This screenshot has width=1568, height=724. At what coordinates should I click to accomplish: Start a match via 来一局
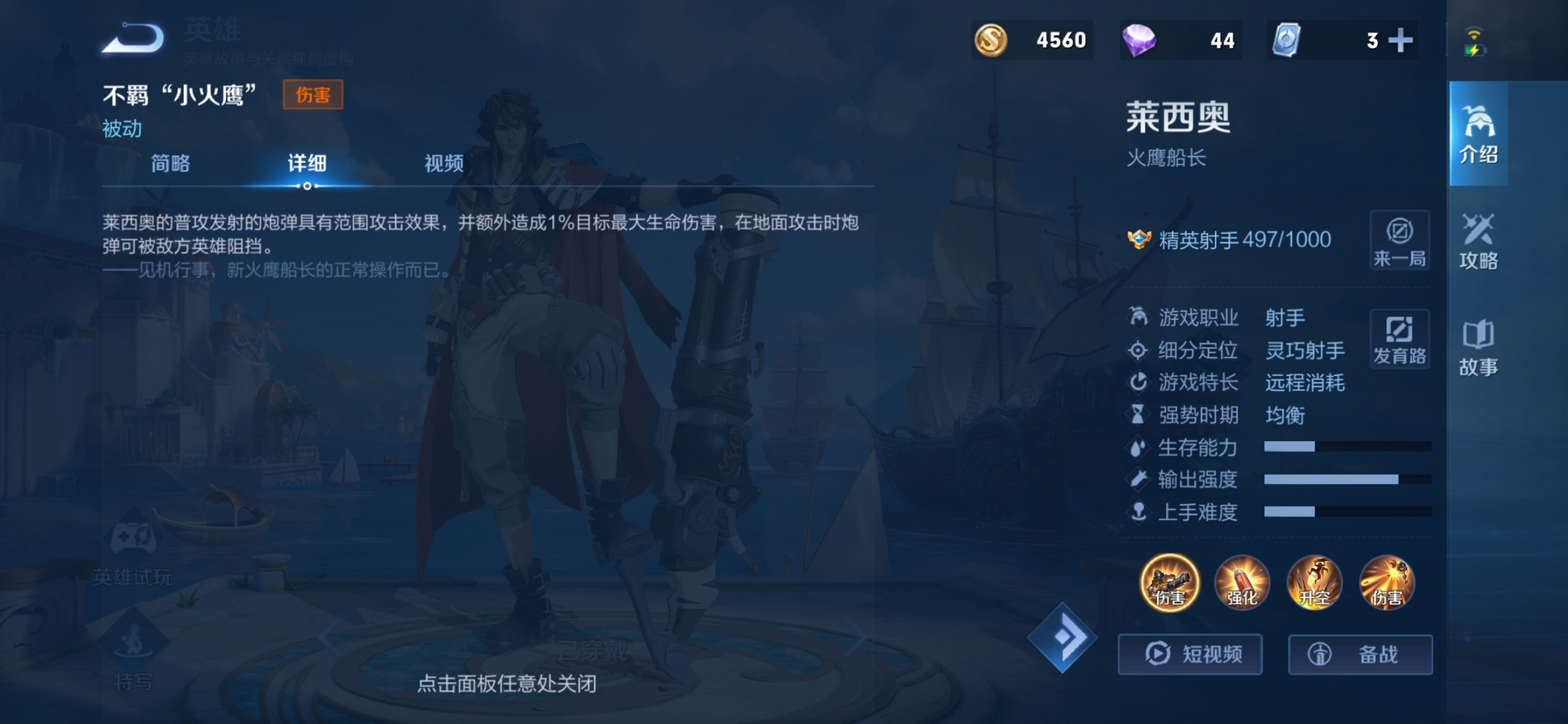(x=1400, y=241)
